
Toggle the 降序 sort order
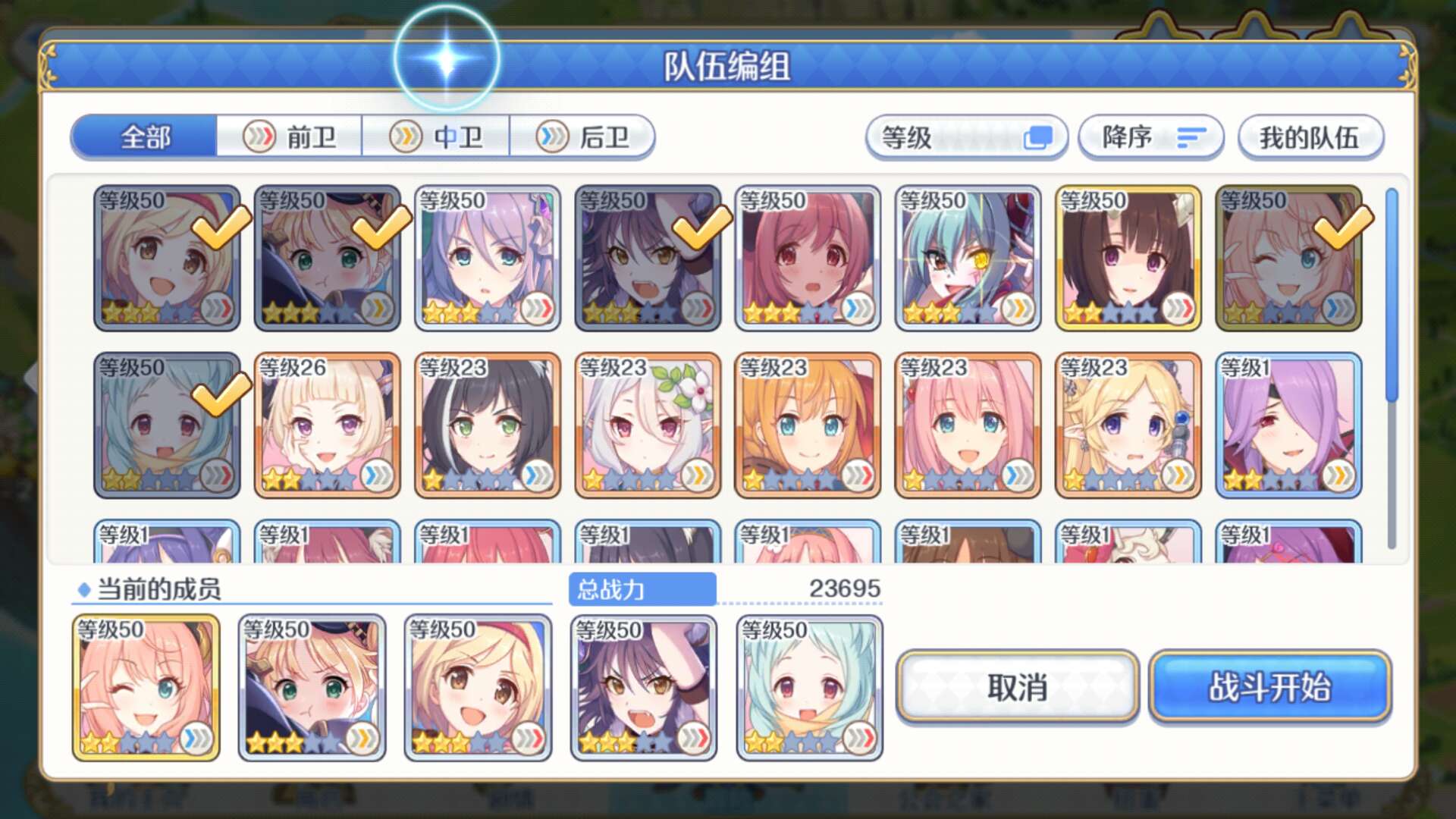tap(1150, 137)
